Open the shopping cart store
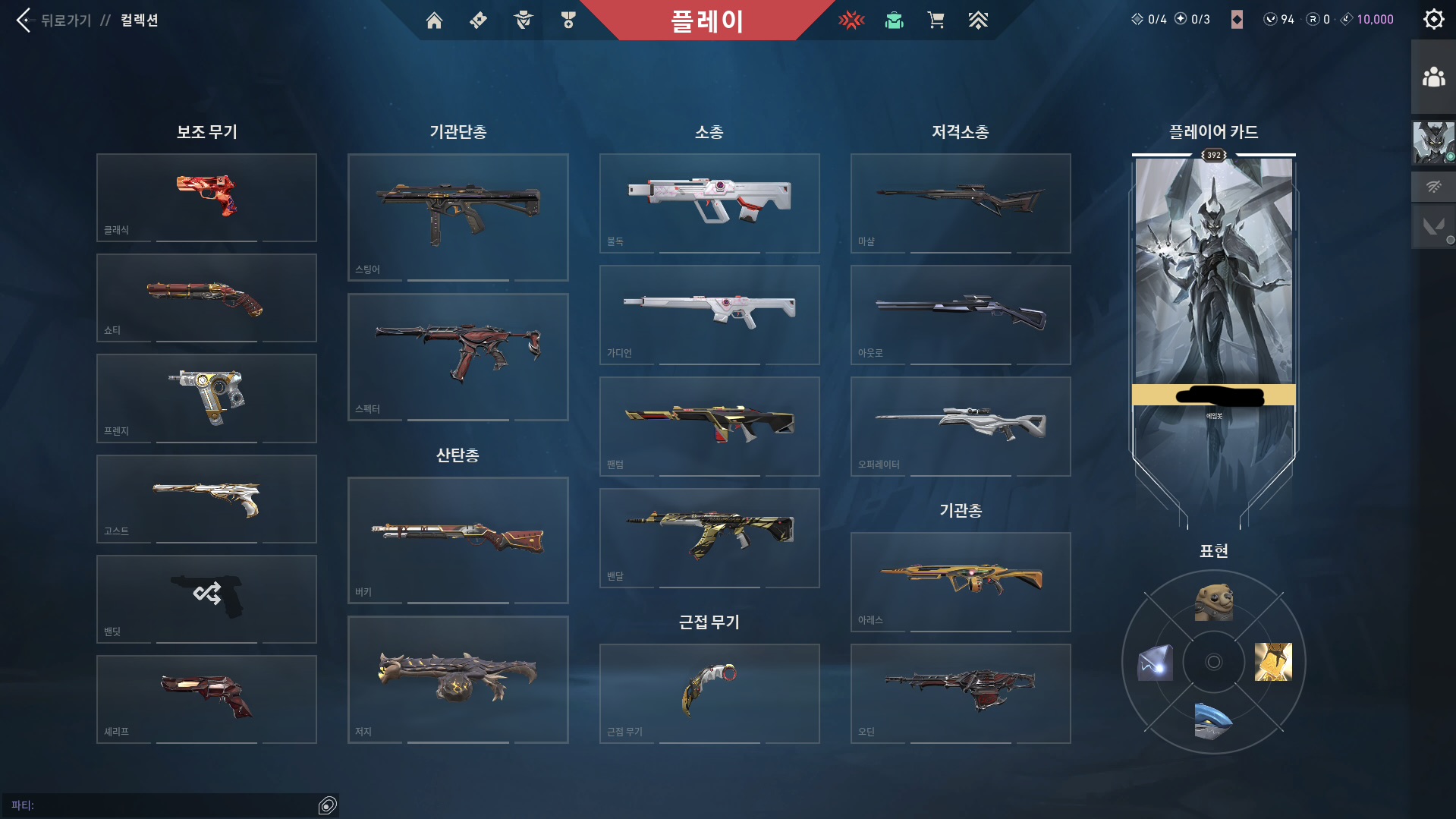 (x=936, y=20)
